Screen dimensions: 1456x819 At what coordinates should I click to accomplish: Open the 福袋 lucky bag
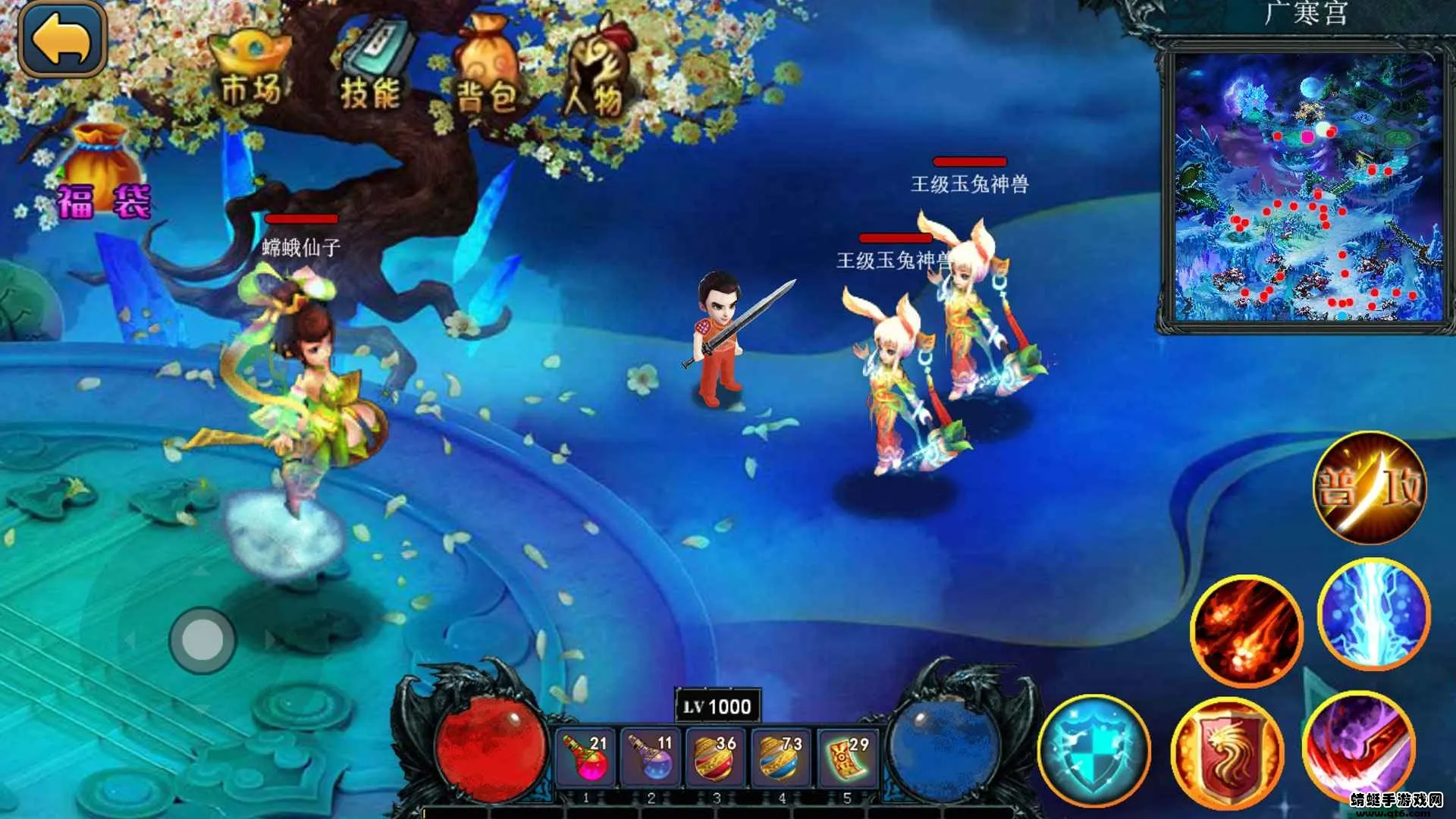(104, 176)
